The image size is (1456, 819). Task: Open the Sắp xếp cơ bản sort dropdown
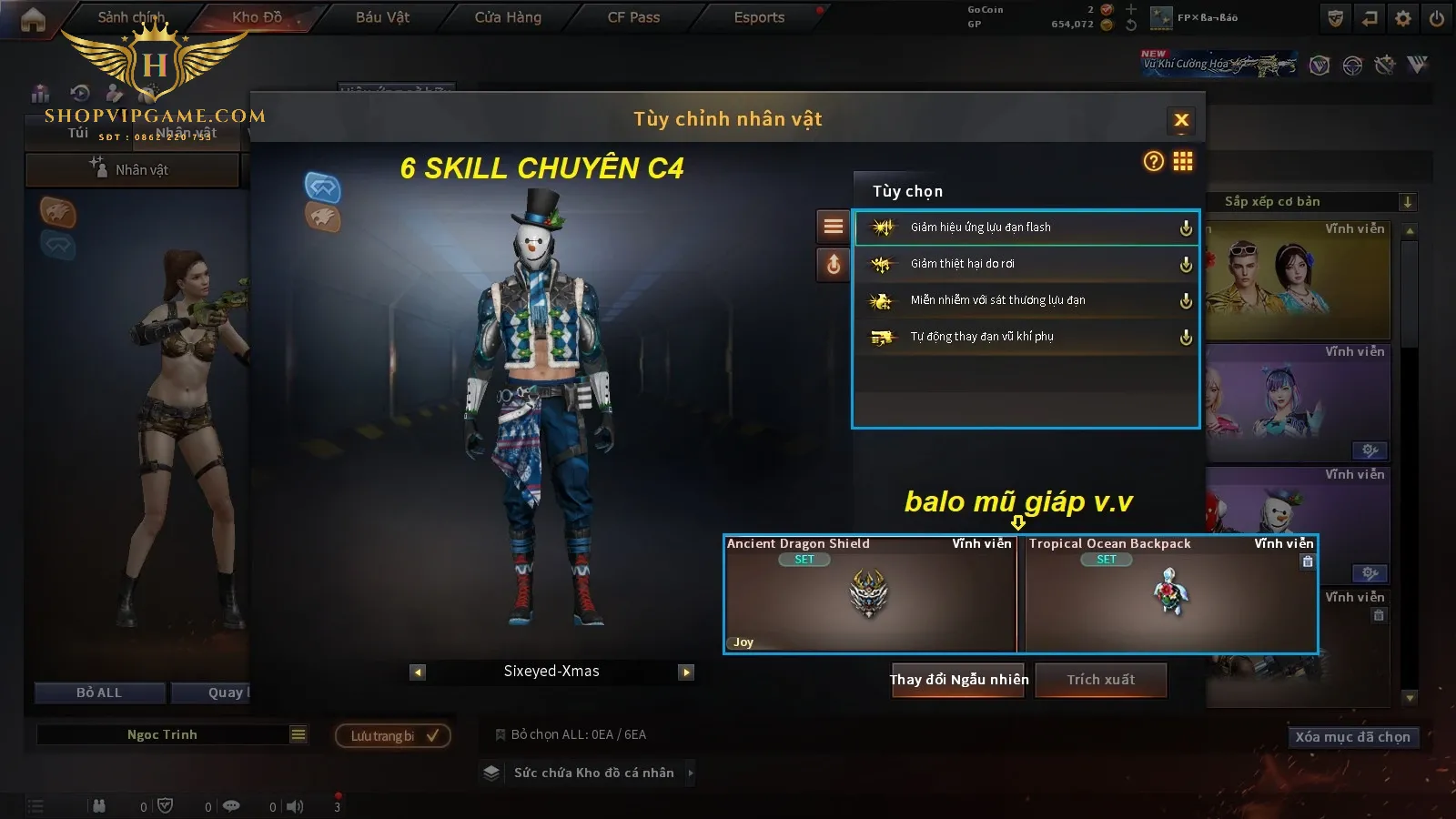[1310, 202]
